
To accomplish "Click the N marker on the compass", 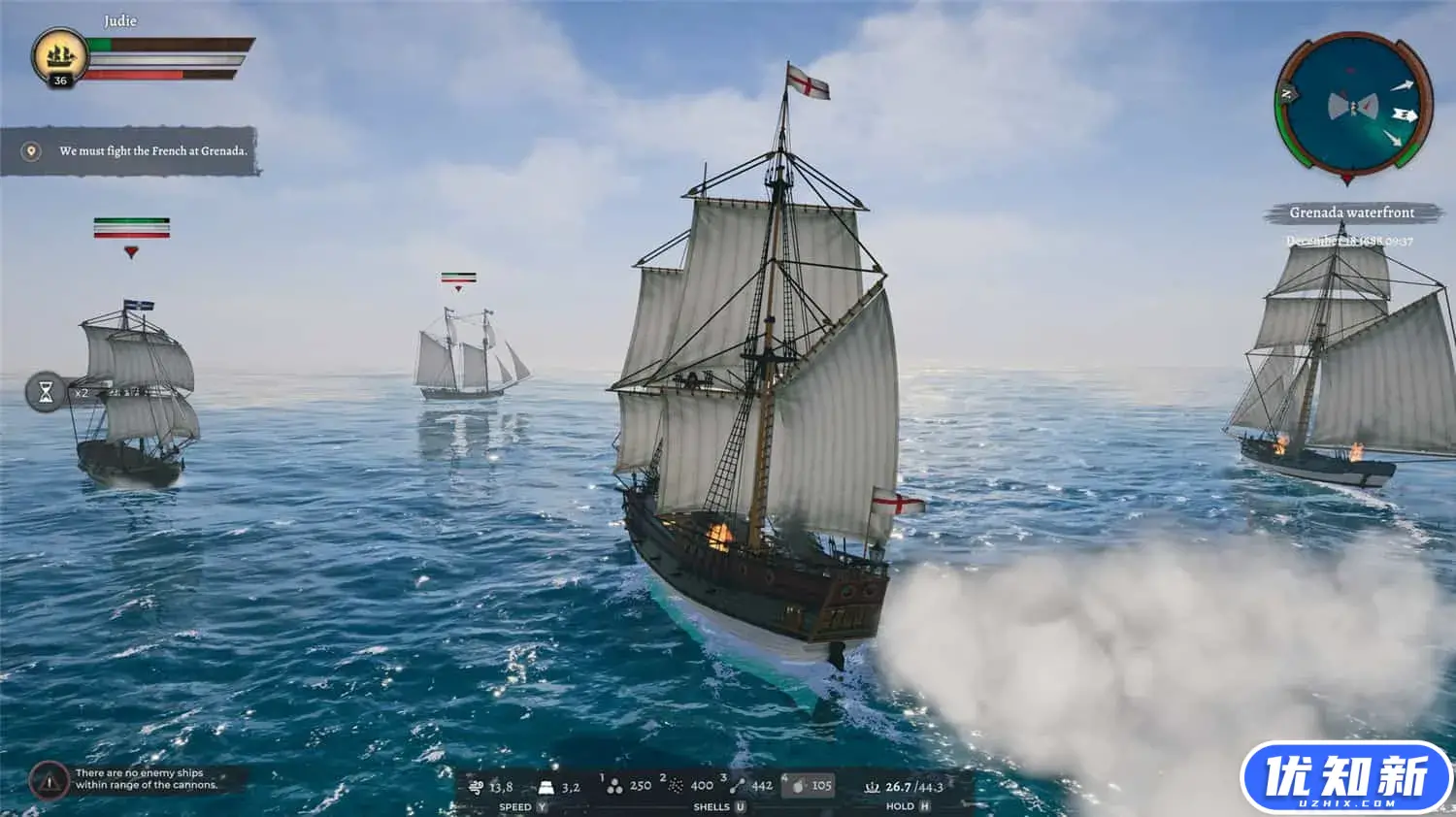I will pyautogui.click(x=1286, y=95).
